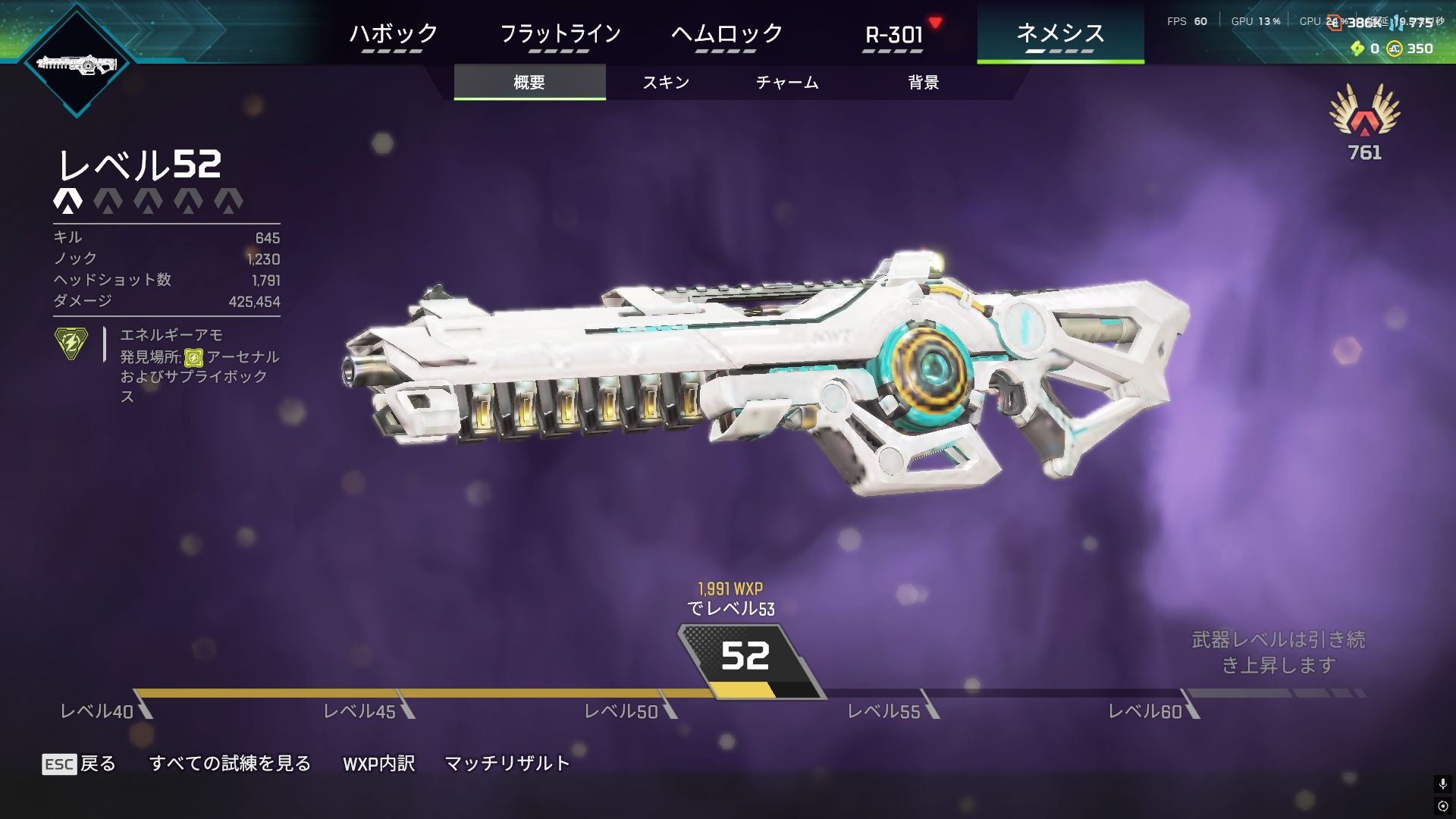Click the winged account level 761 badge

(x=1364, y=121)
